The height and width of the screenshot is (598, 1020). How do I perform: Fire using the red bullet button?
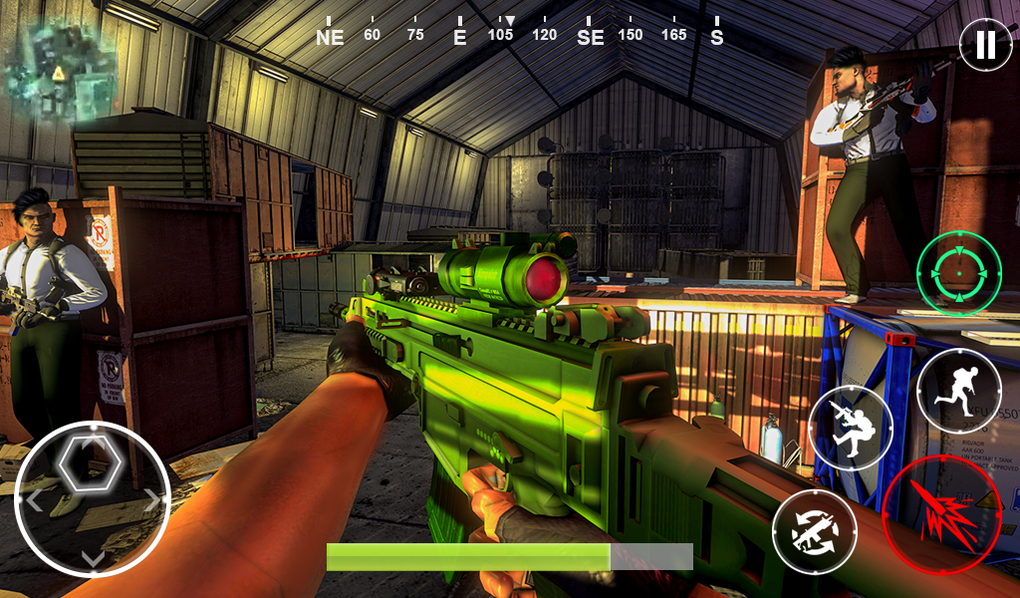click(x=941, y=514)
